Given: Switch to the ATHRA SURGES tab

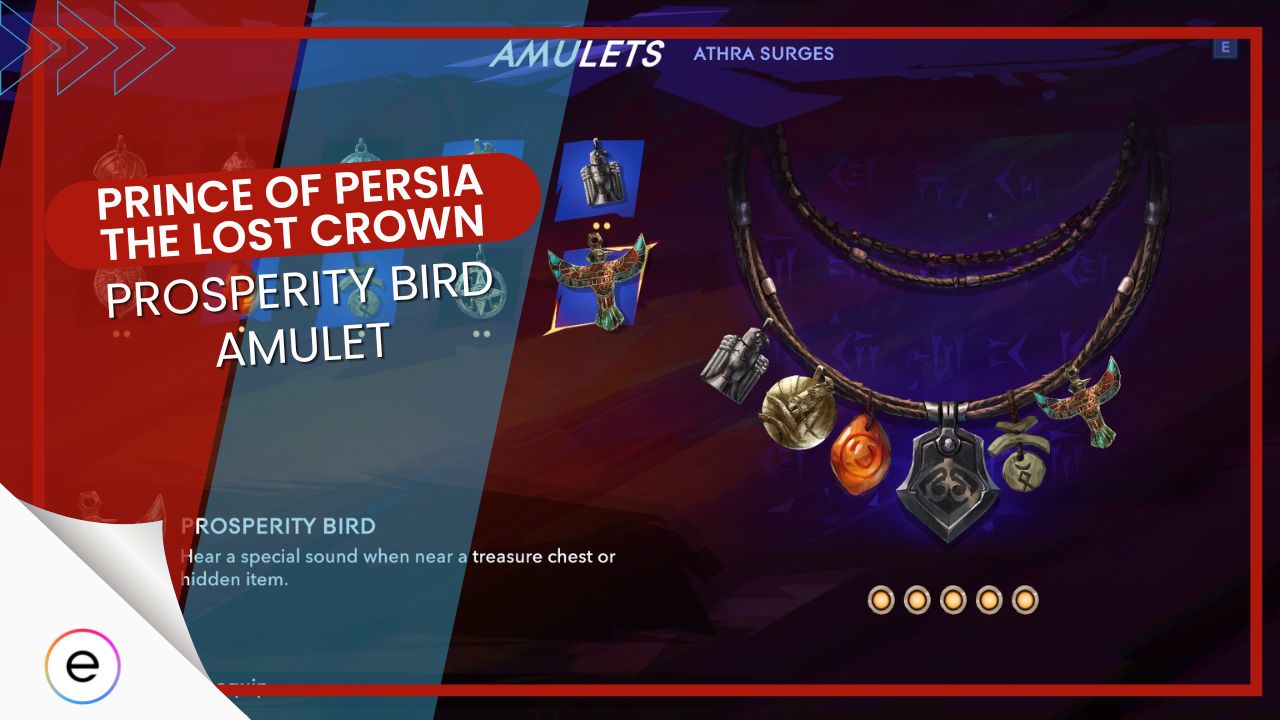Looking at the screenshot, I should pos(765,55).
